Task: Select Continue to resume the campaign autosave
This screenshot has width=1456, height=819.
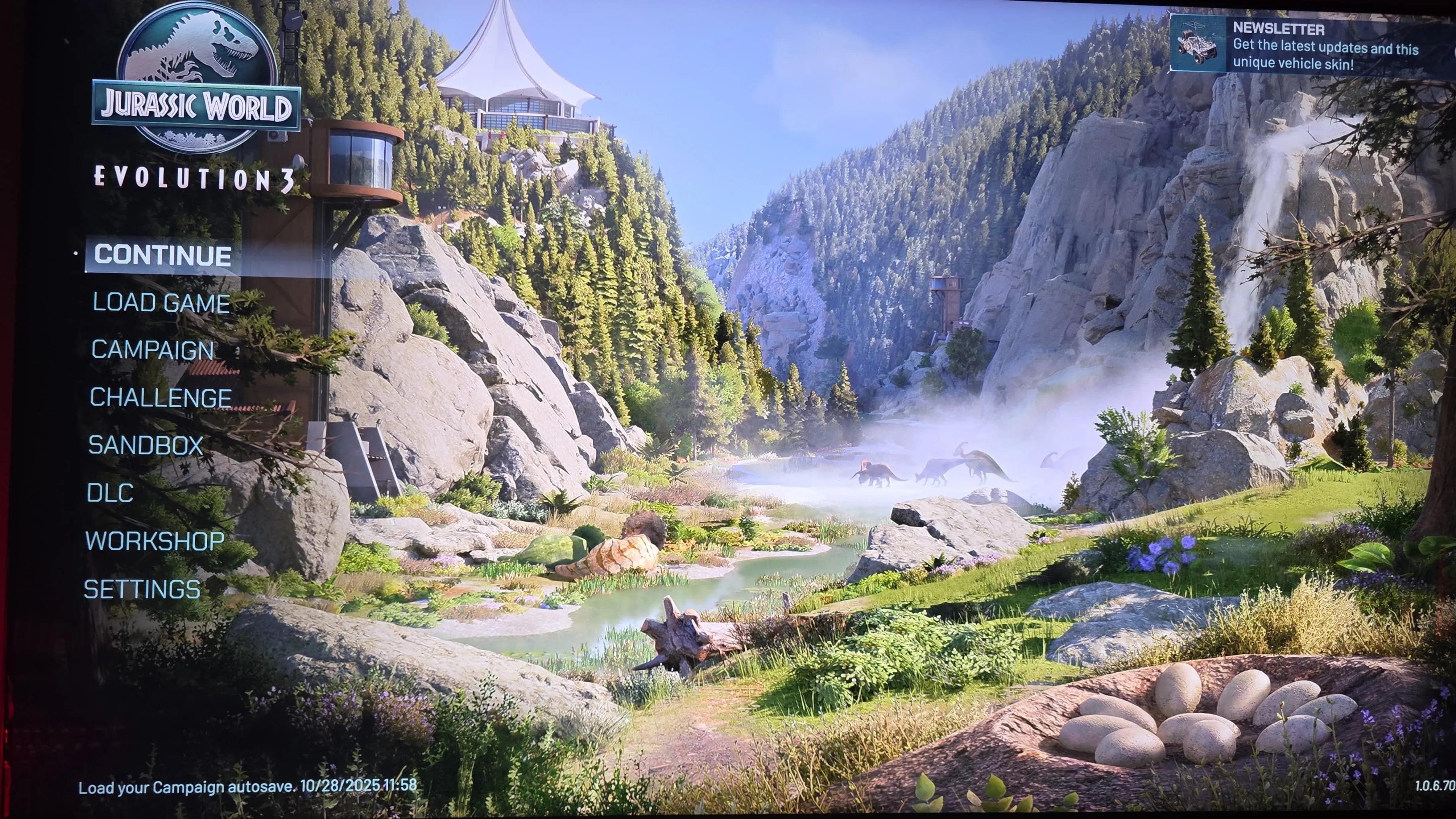Action: click(x=162, y=255)
